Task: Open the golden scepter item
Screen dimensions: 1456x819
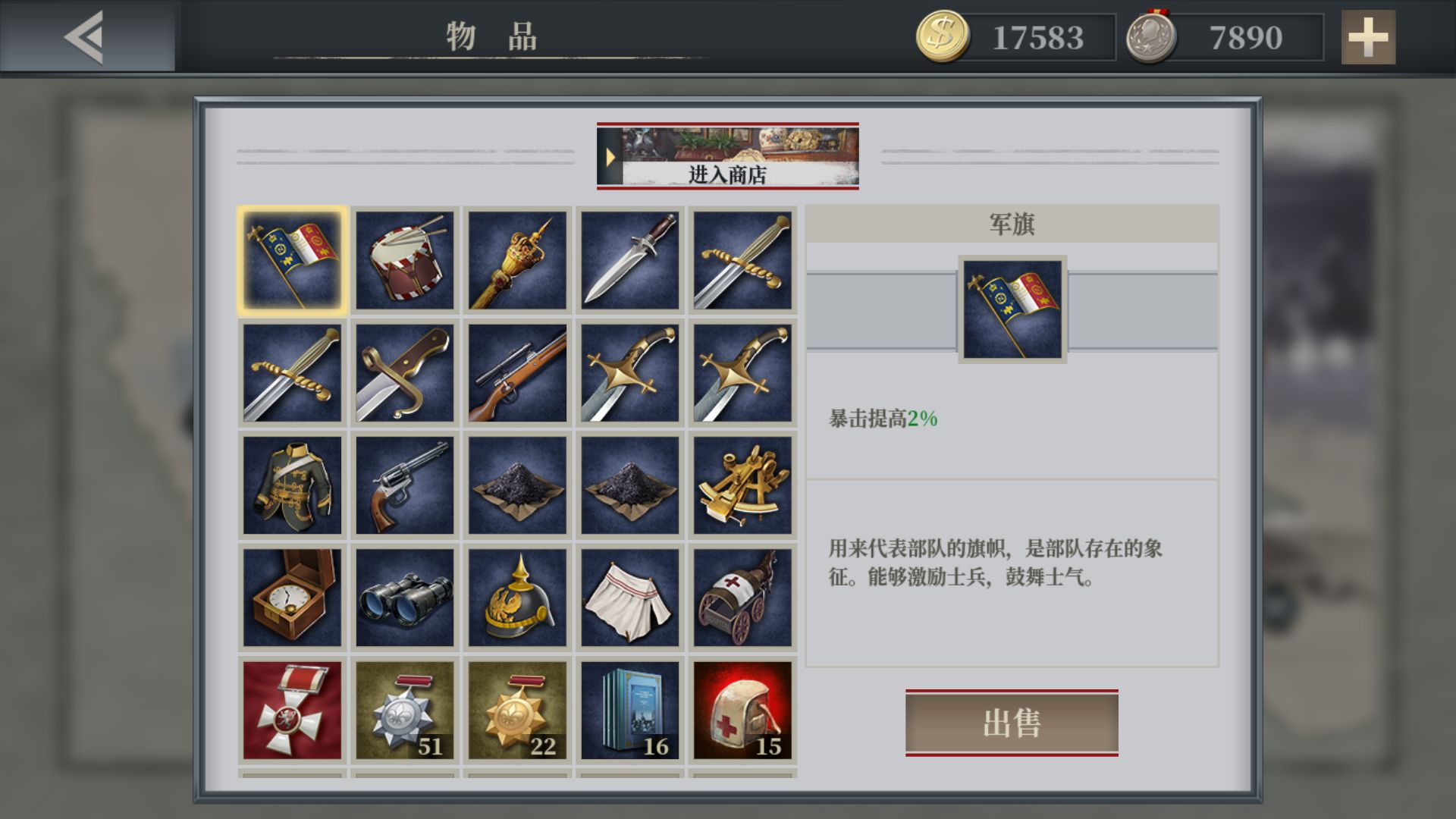Action: tap(516, 259)
